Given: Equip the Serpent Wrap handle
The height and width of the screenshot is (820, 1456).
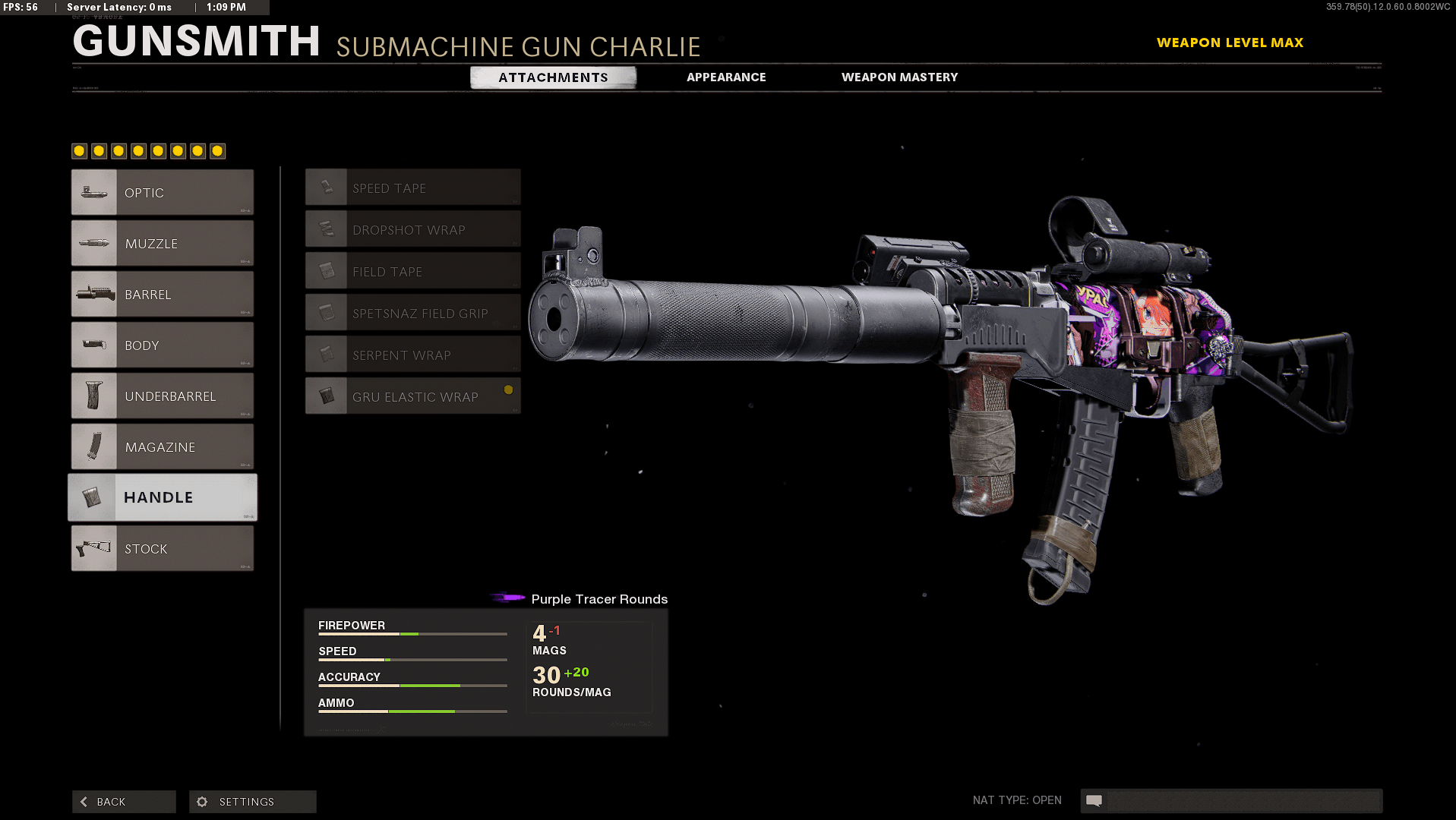Looking at the screenshot, I should (x=413, y=355).
